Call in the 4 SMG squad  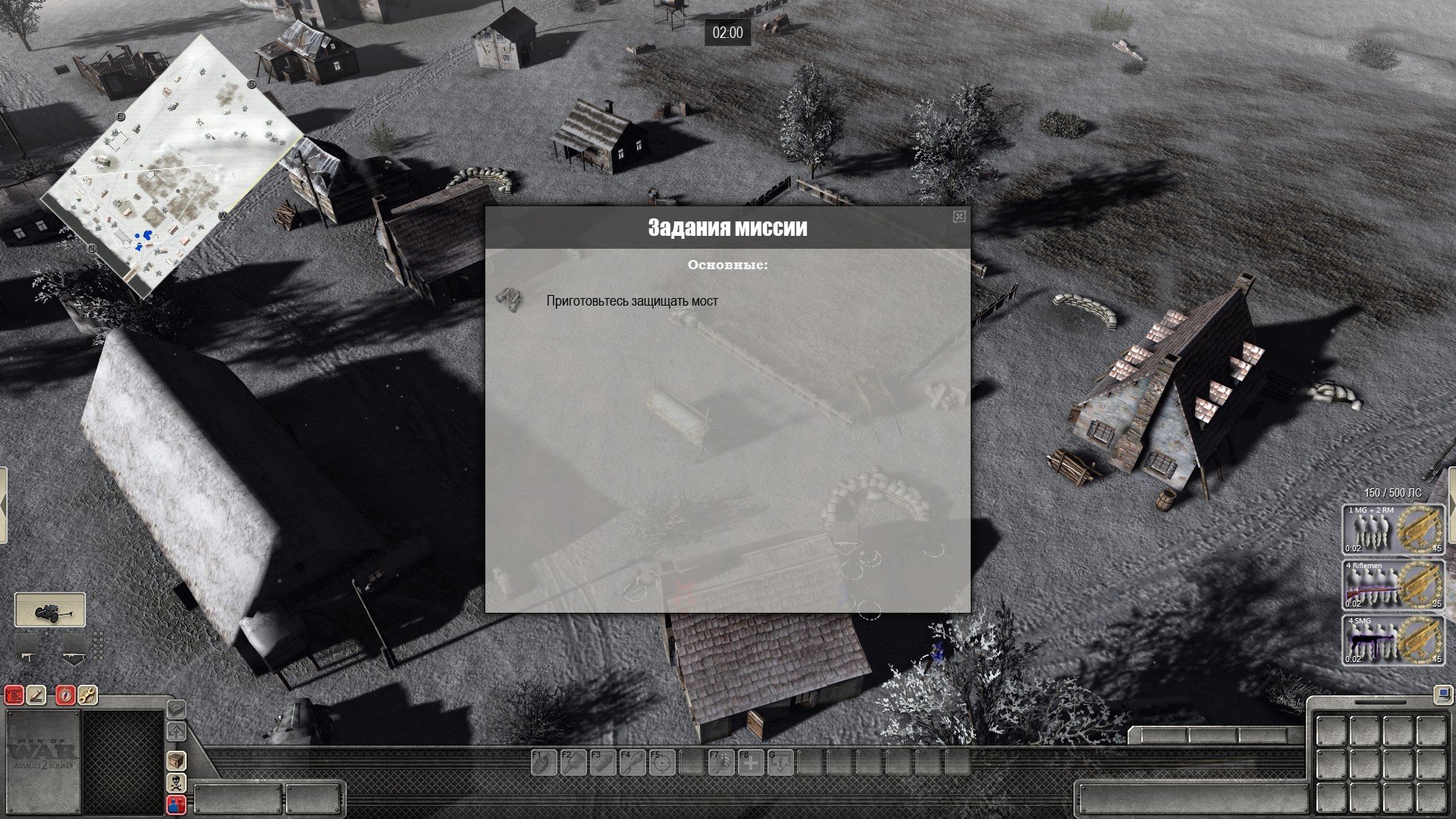click(1392, 640)
